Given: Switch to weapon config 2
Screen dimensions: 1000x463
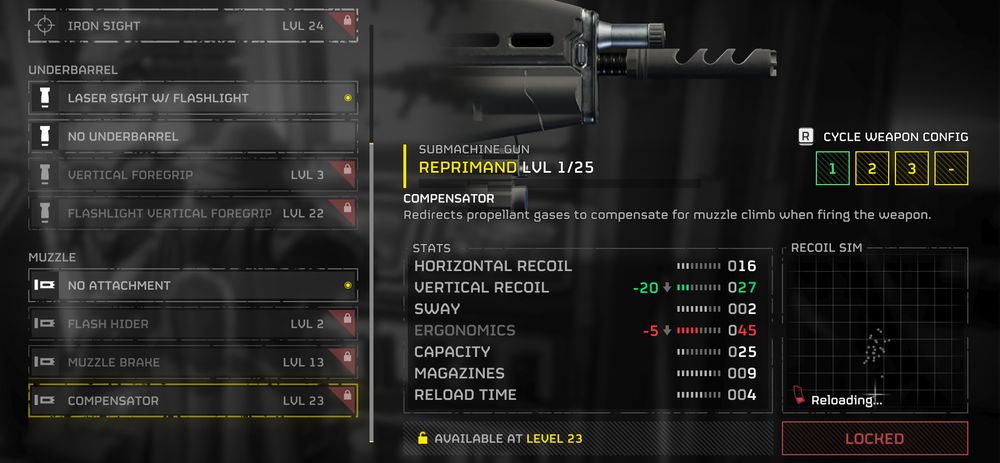Looking at the screenshot, I should [872, 168].
